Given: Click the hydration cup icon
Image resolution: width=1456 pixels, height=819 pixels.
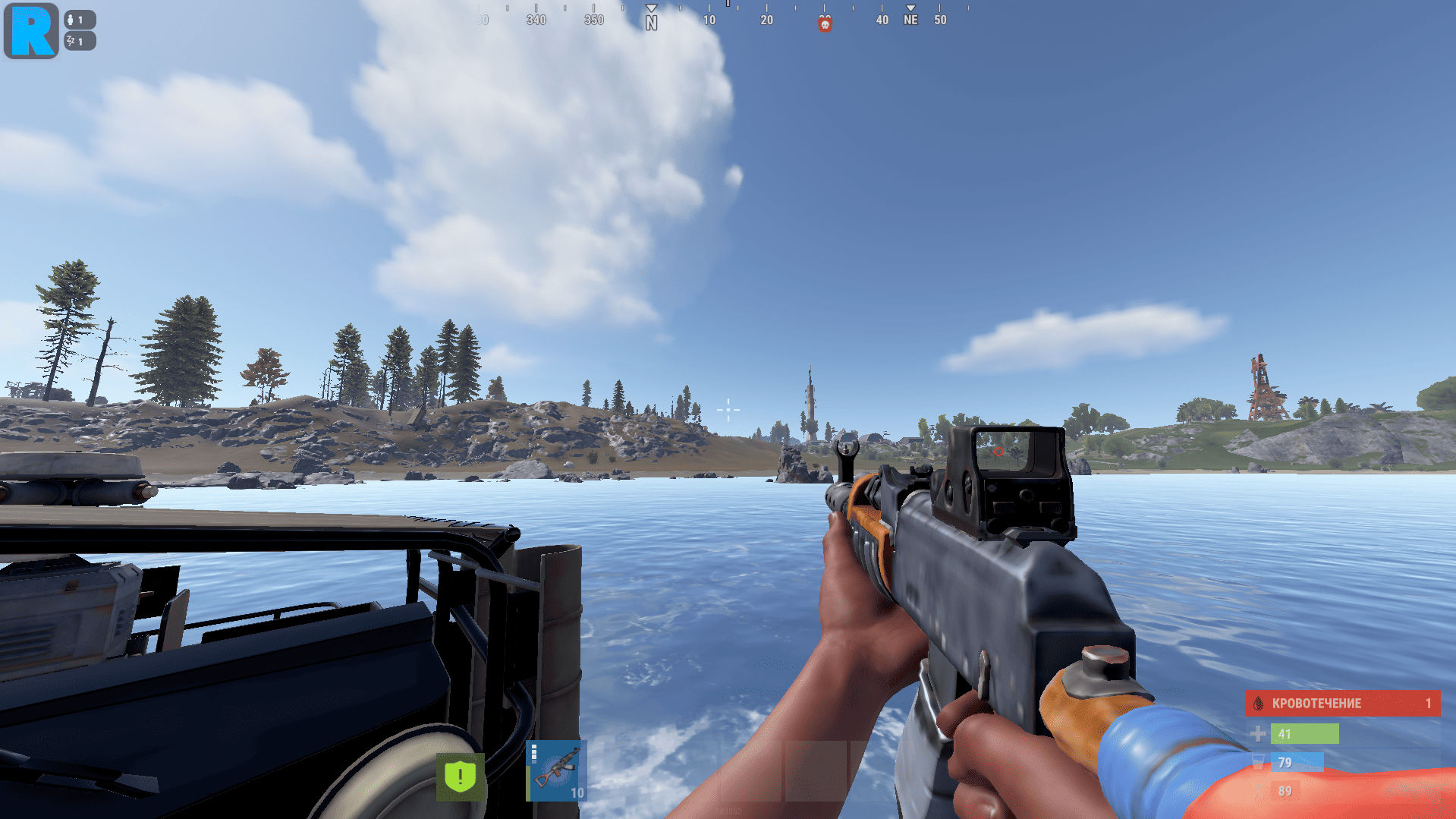Looking at the screenshot, I should (x=1258, y=762).
